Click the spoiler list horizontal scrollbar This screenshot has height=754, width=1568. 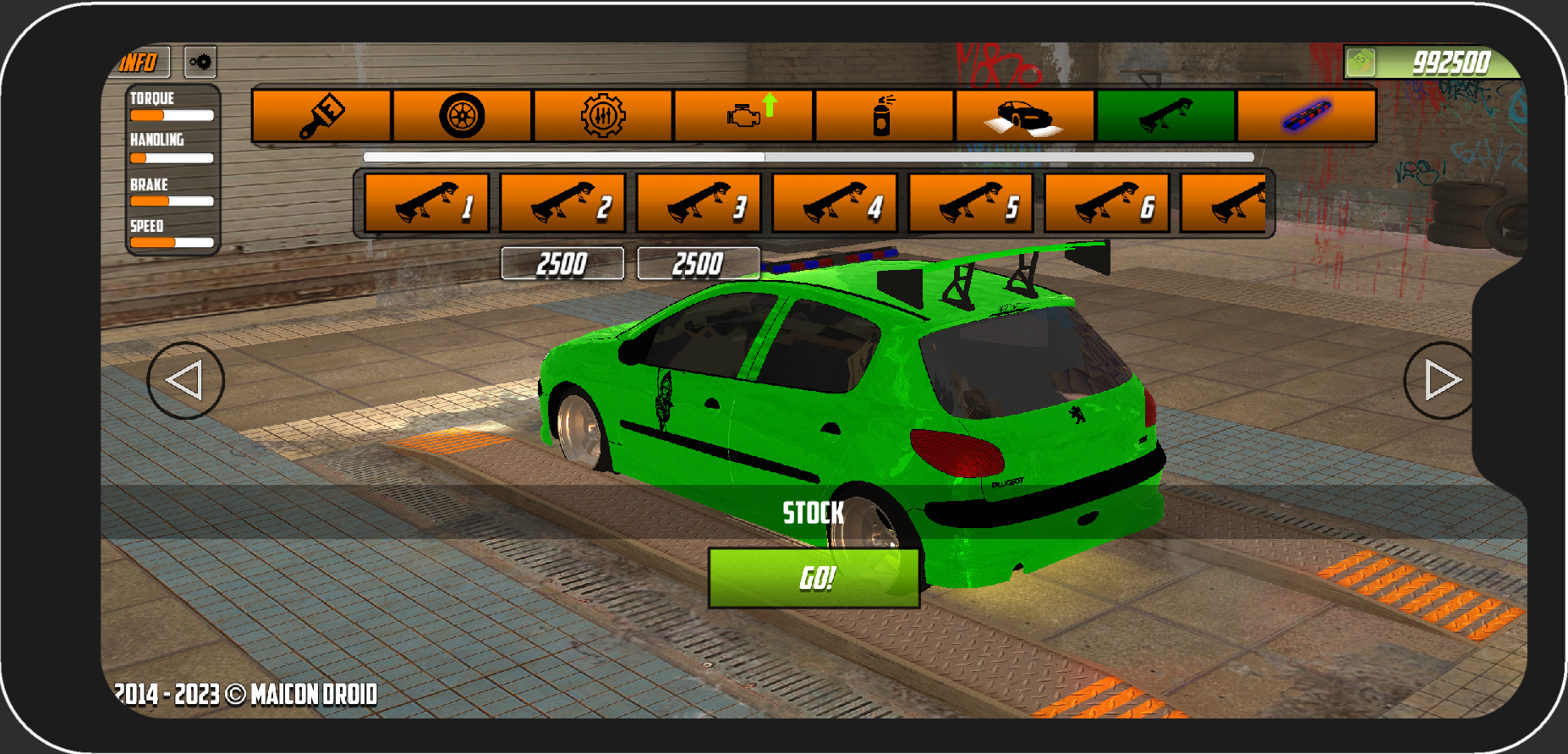click(808, 157)
